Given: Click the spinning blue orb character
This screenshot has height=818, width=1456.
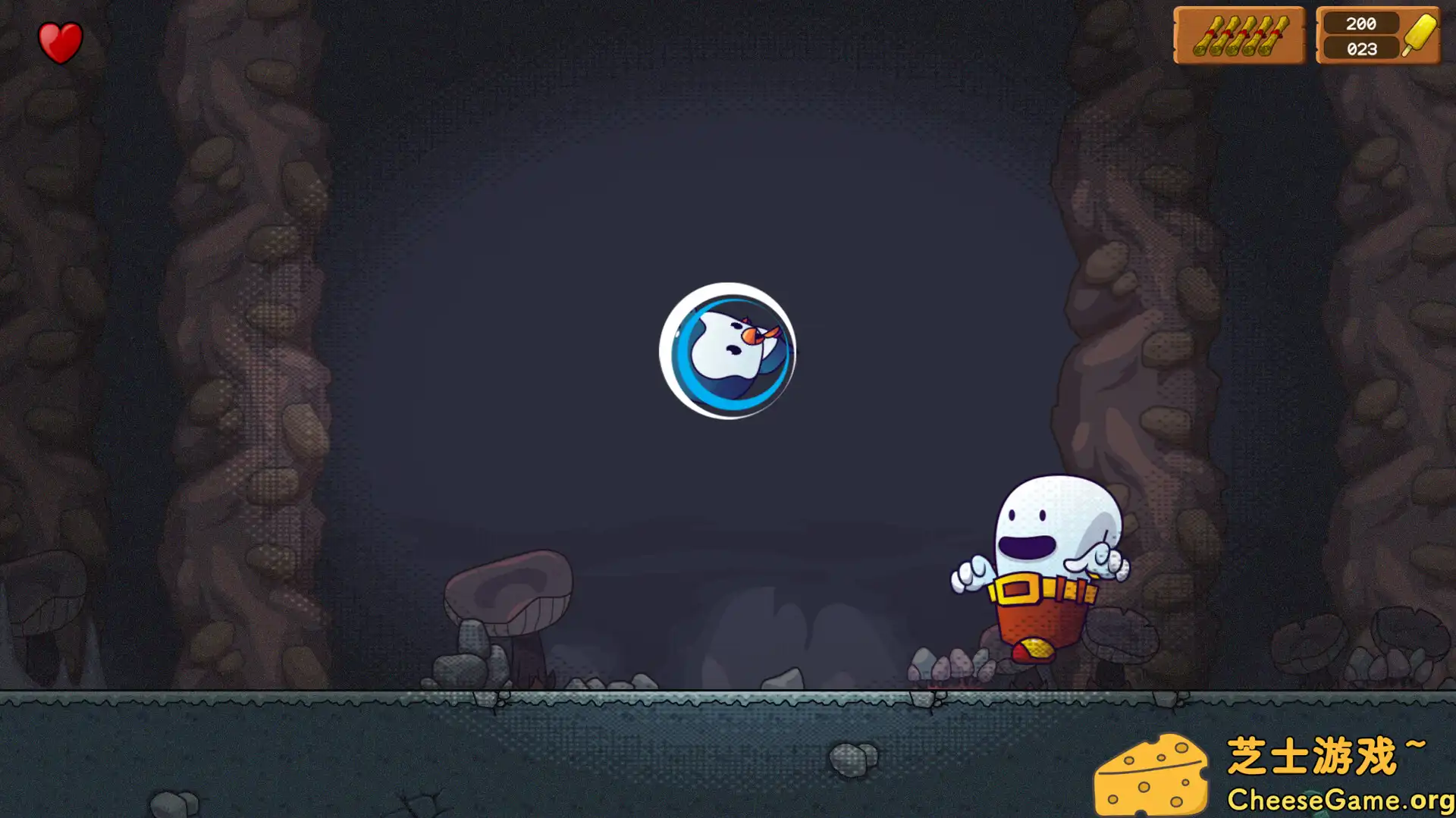Looking at the screenshot, I should [x=726, y=351].
